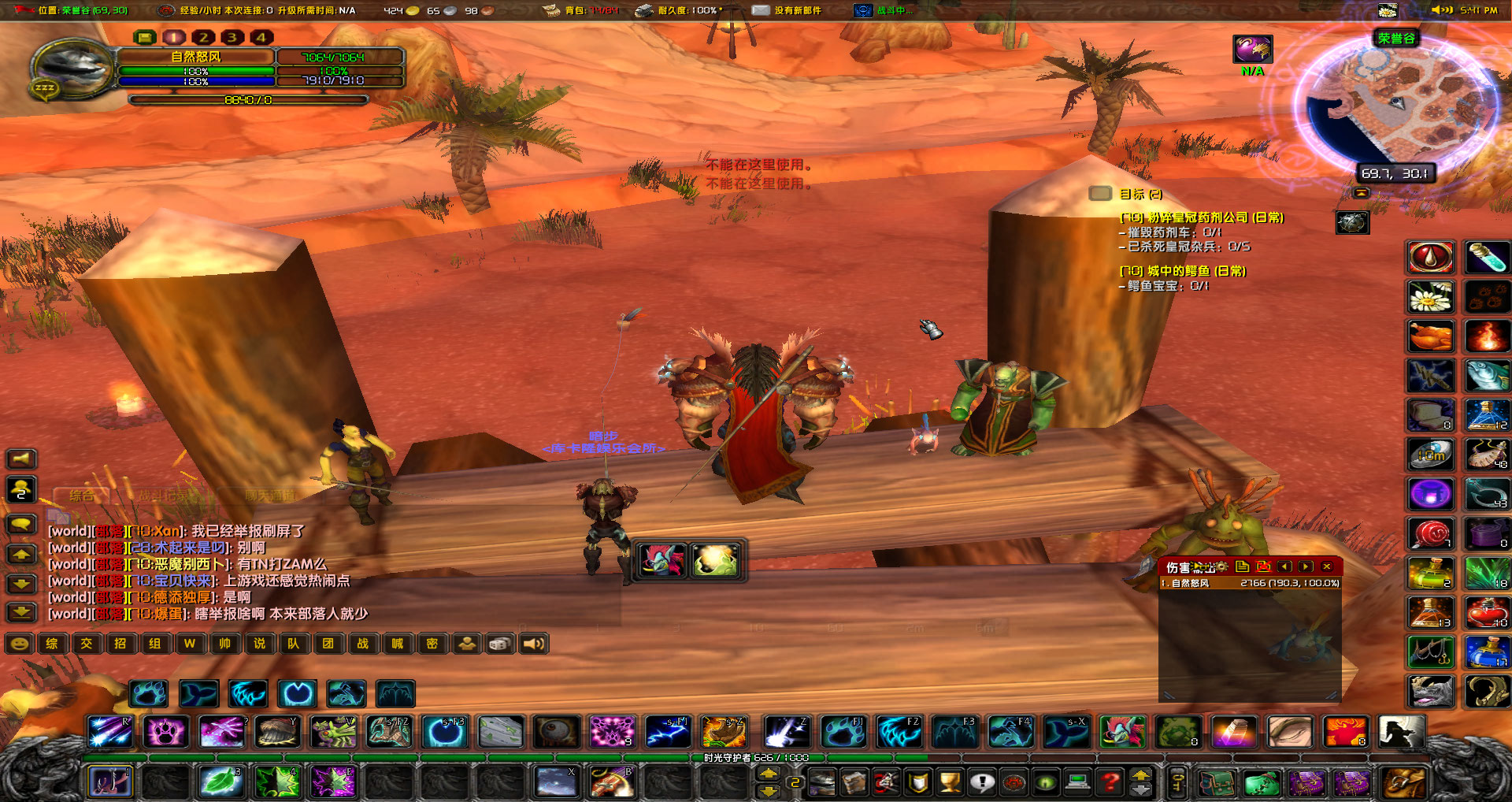Toggle the announce trumpet icon on damage meter
Image resolution: width=1512 pixels, height=802 pixels.
coord(1199,567)
